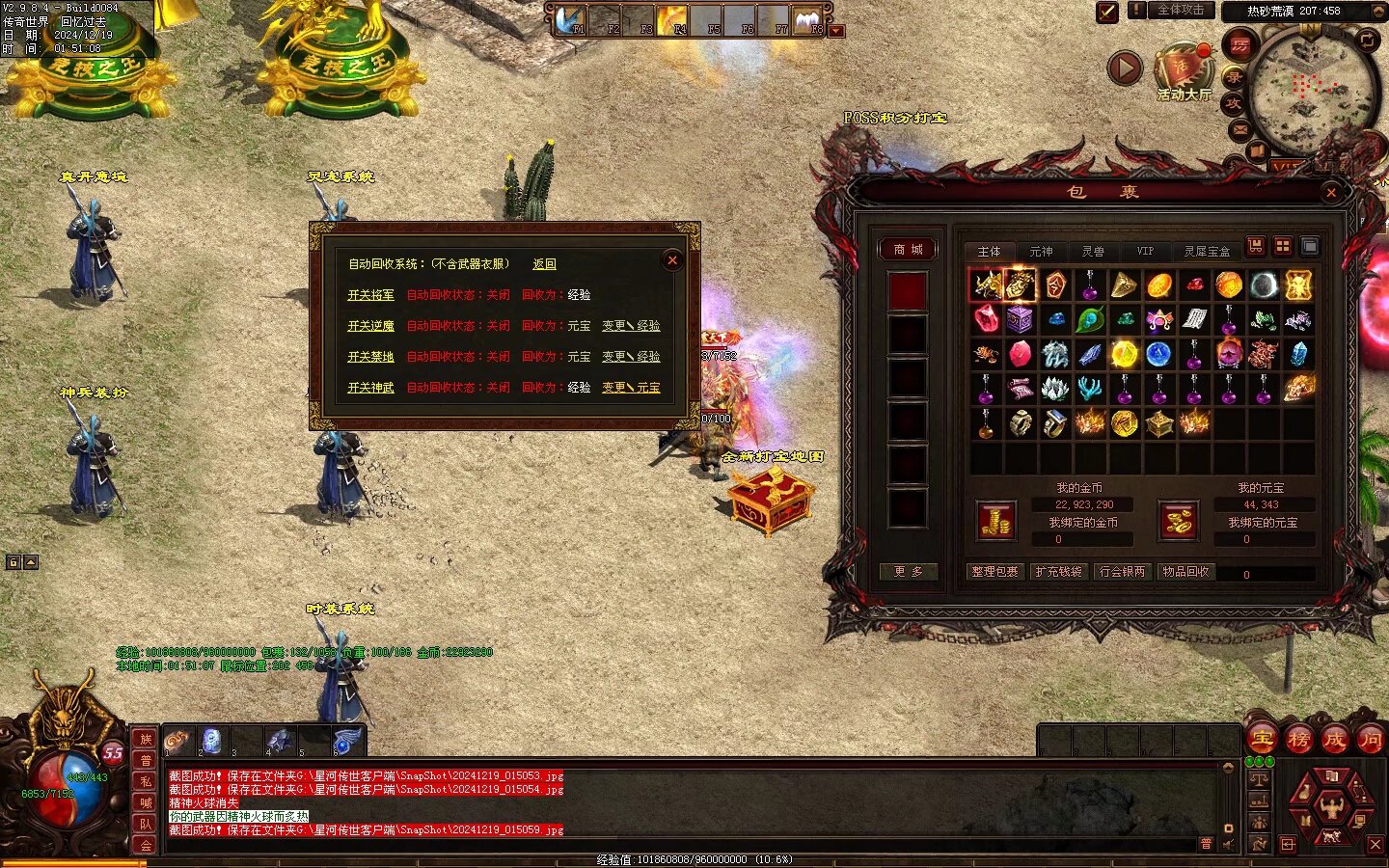Toggle 开关将军 auto-recycle option
This screenshot has height=868, width=1389.
click(370, 295)
